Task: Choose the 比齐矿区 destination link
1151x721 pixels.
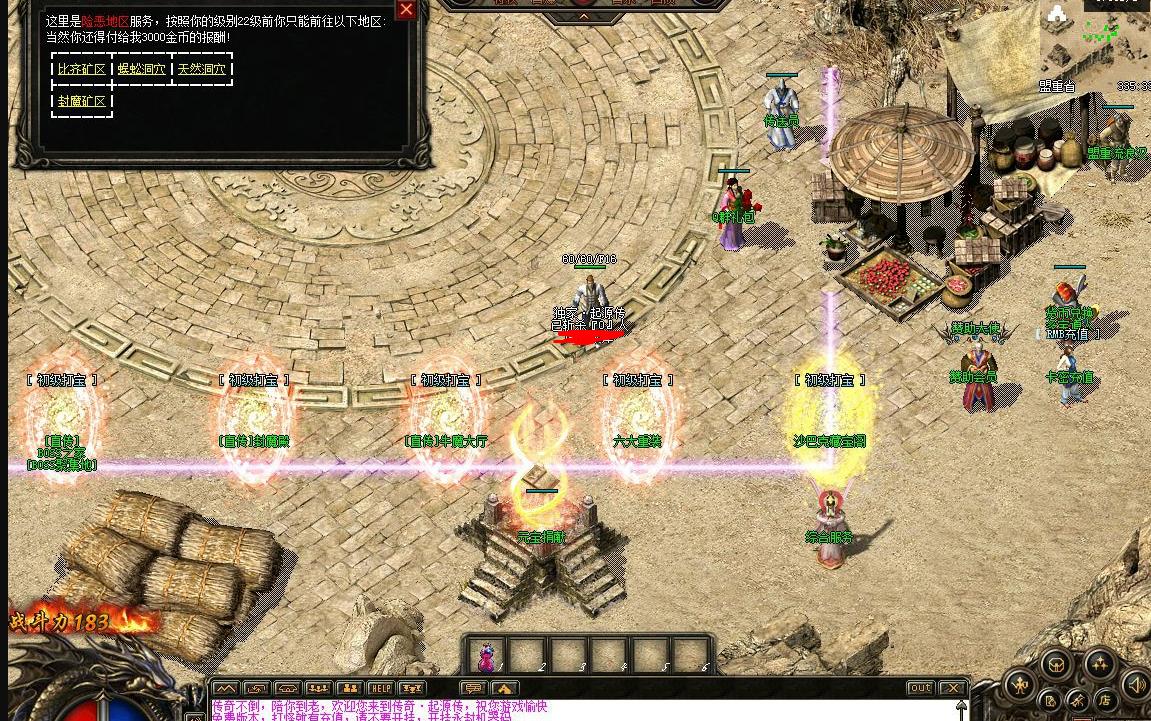Action: click(x=82, y=69)
